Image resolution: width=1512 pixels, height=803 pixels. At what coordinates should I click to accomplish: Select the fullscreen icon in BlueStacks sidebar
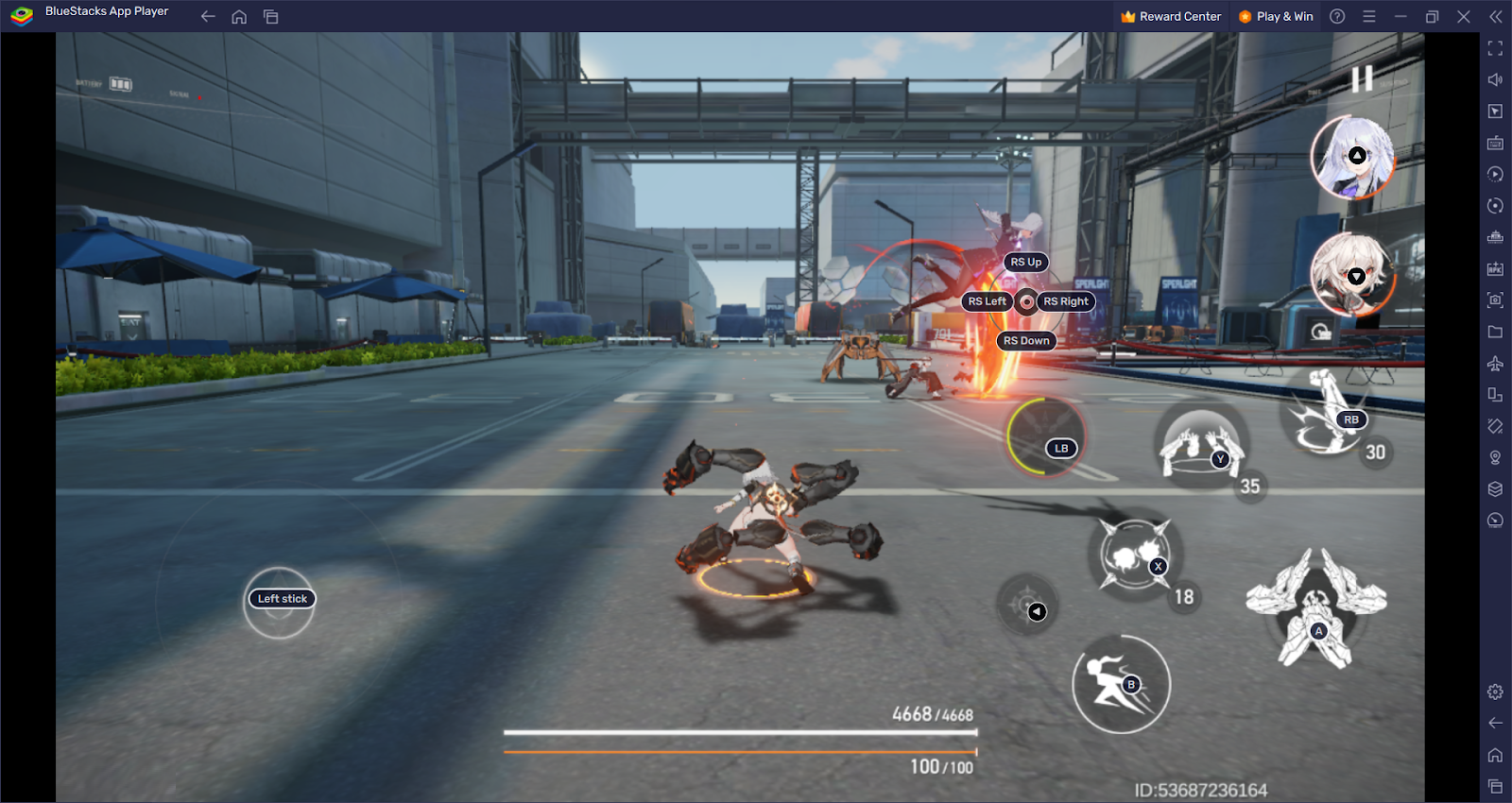pos(1496,48)
